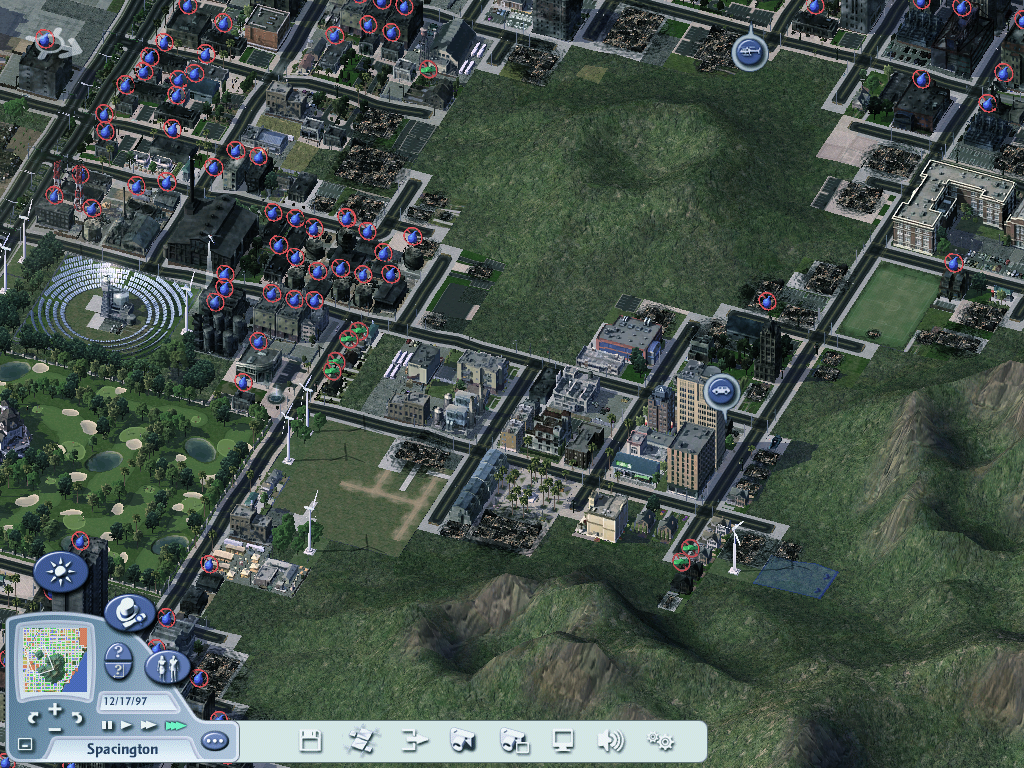The image size is (1024, 768).
Task: Open audio options with the speaker icon
Action: (610, 741)
